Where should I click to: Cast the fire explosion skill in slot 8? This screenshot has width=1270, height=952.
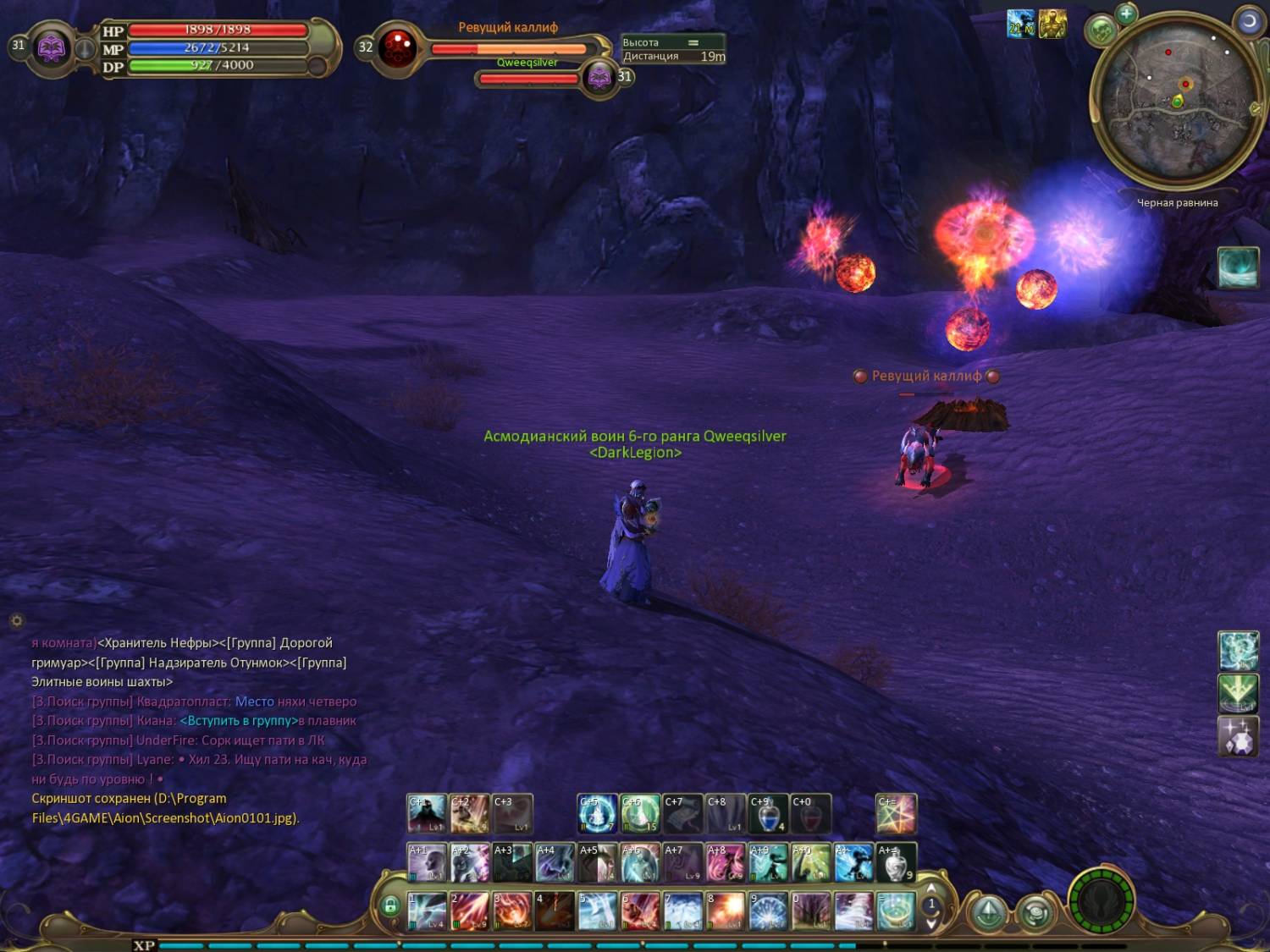point(726,911)
